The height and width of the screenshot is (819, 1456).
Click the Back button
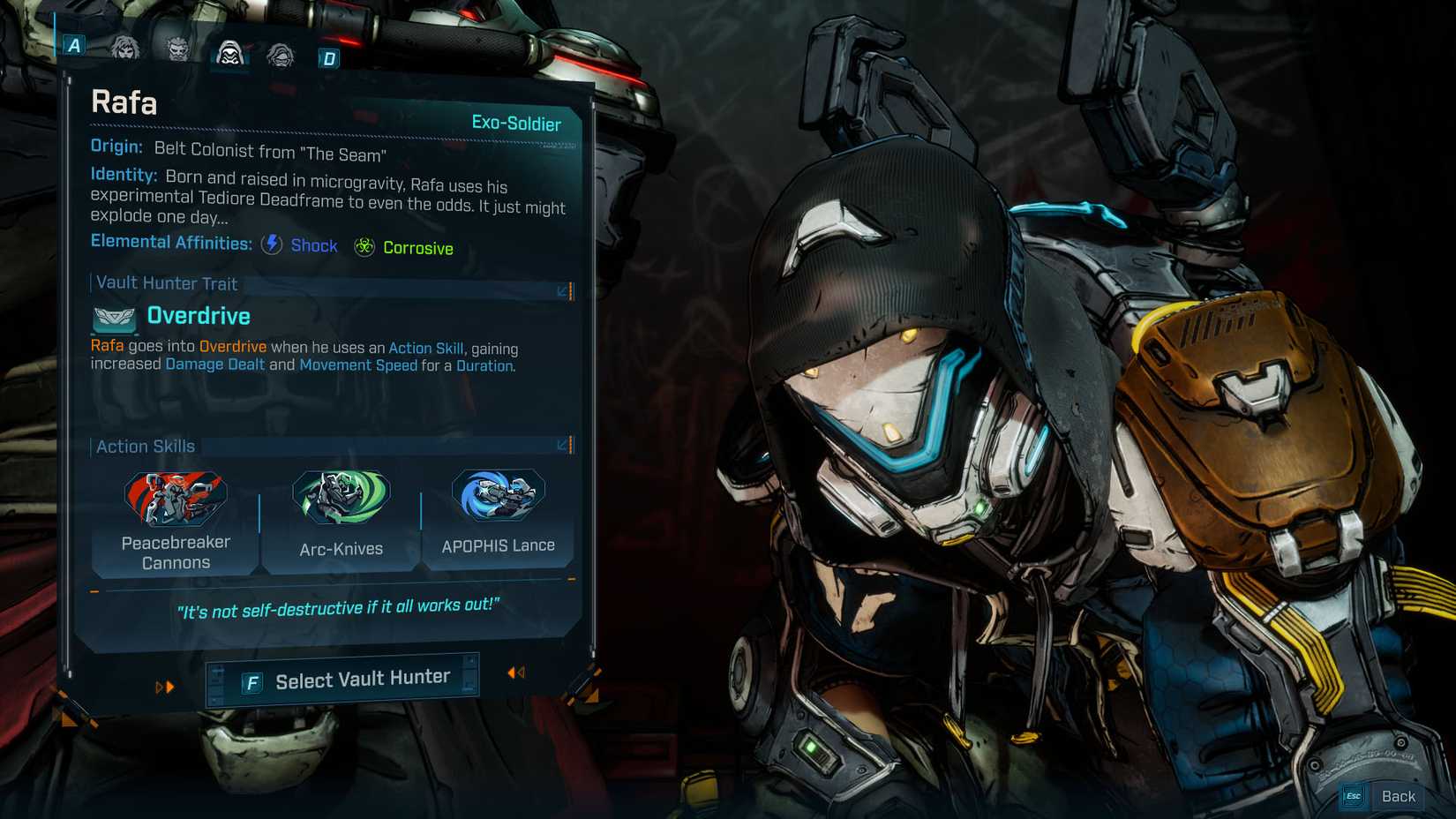pyautogui.click(x=1400, y=795)
